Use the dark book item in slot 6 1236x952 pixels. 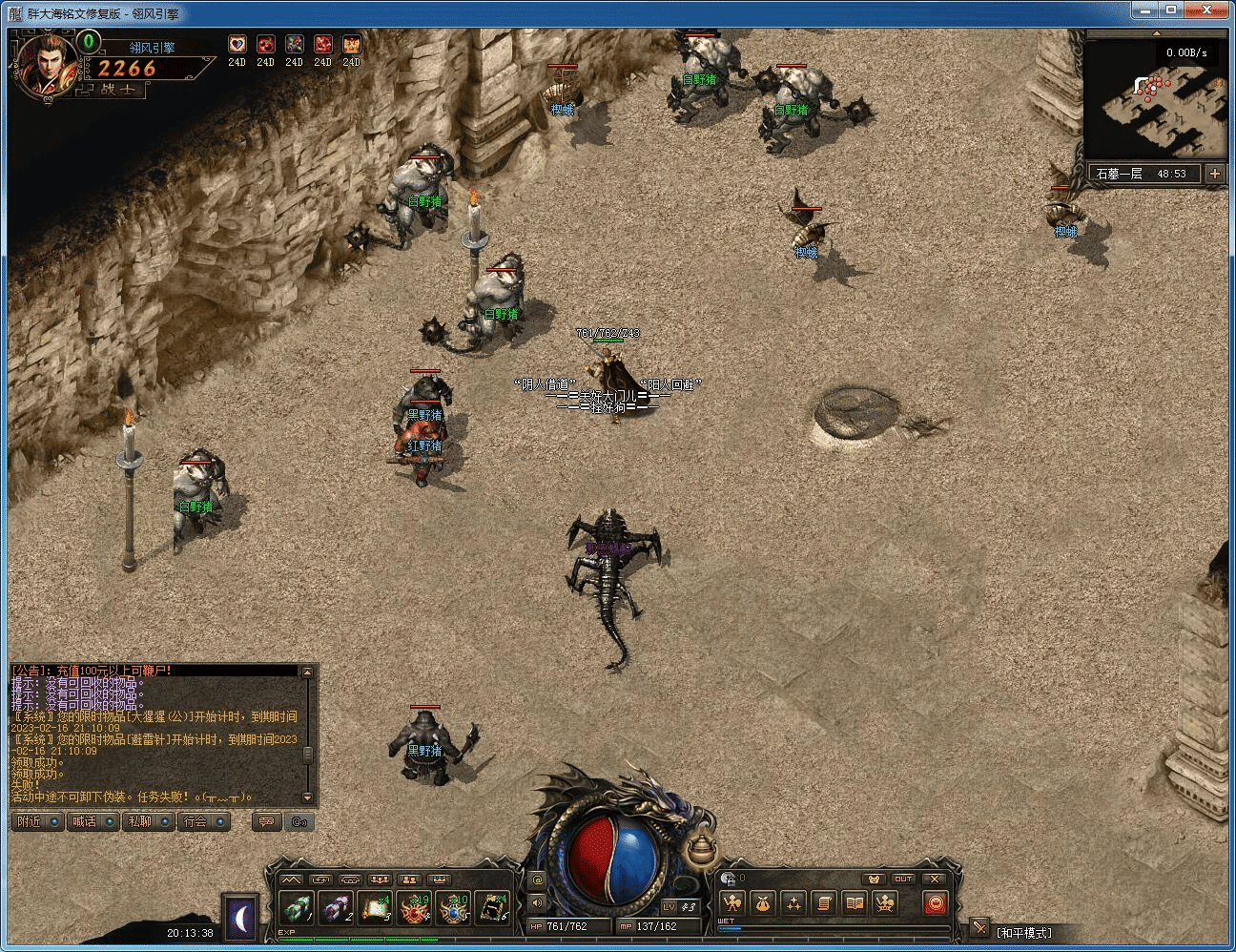point(492,909)
